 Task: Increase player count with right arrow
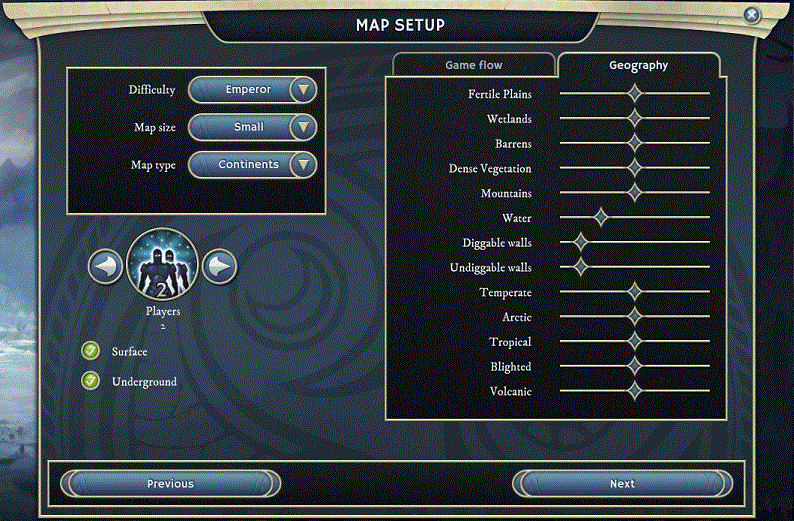(220, 266)
